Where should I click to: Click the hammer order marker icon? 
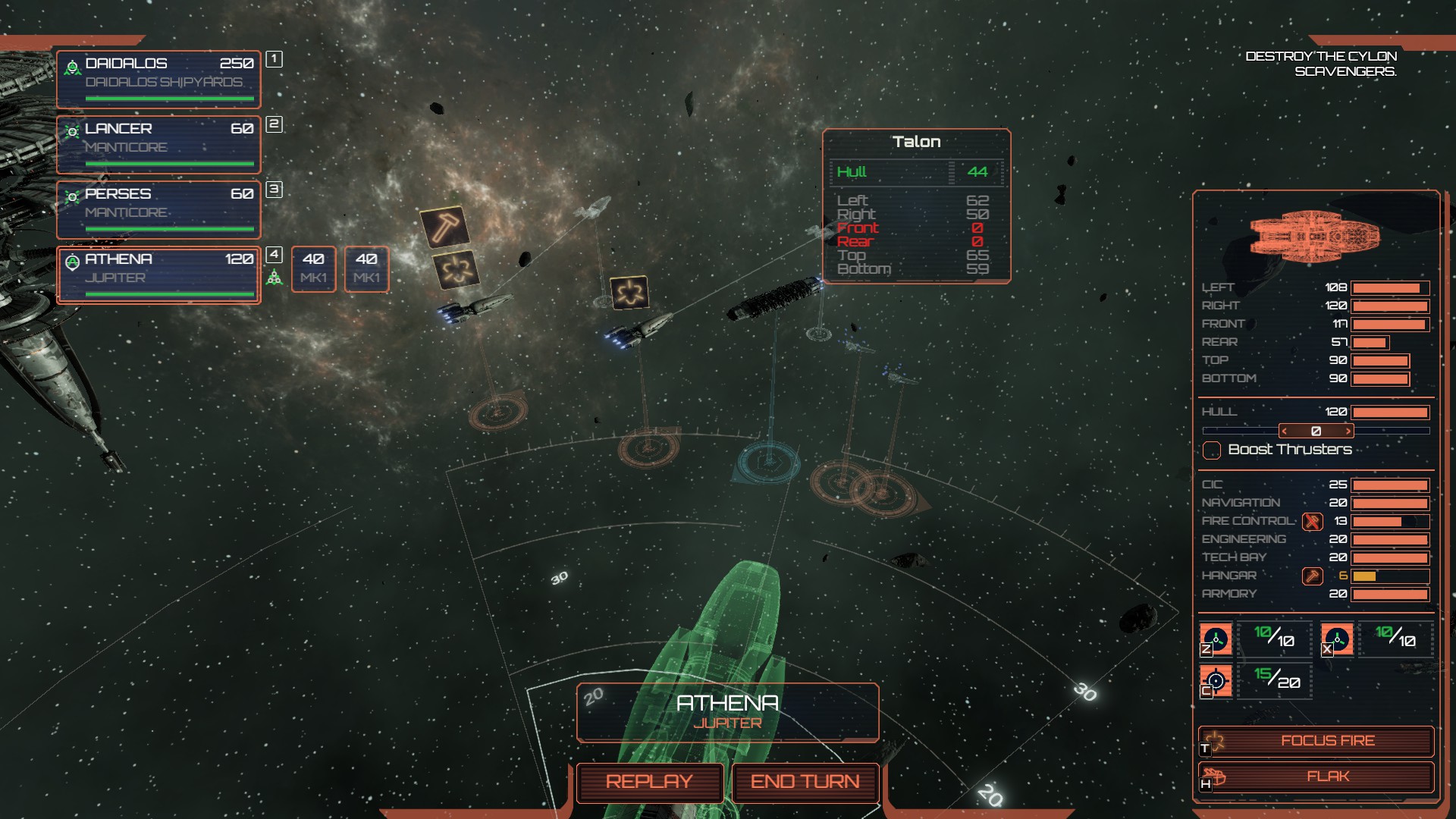coord(444,226)
